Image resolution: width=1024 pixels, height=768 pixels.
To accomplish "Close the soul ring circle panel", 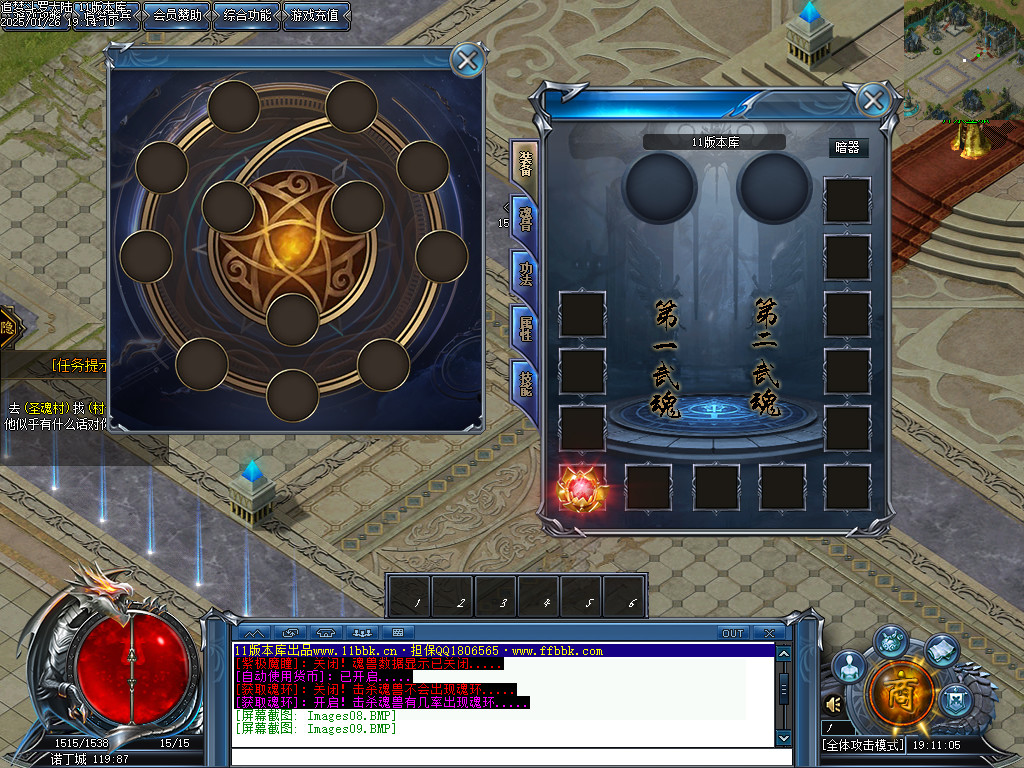I will [x=467, y=61].
